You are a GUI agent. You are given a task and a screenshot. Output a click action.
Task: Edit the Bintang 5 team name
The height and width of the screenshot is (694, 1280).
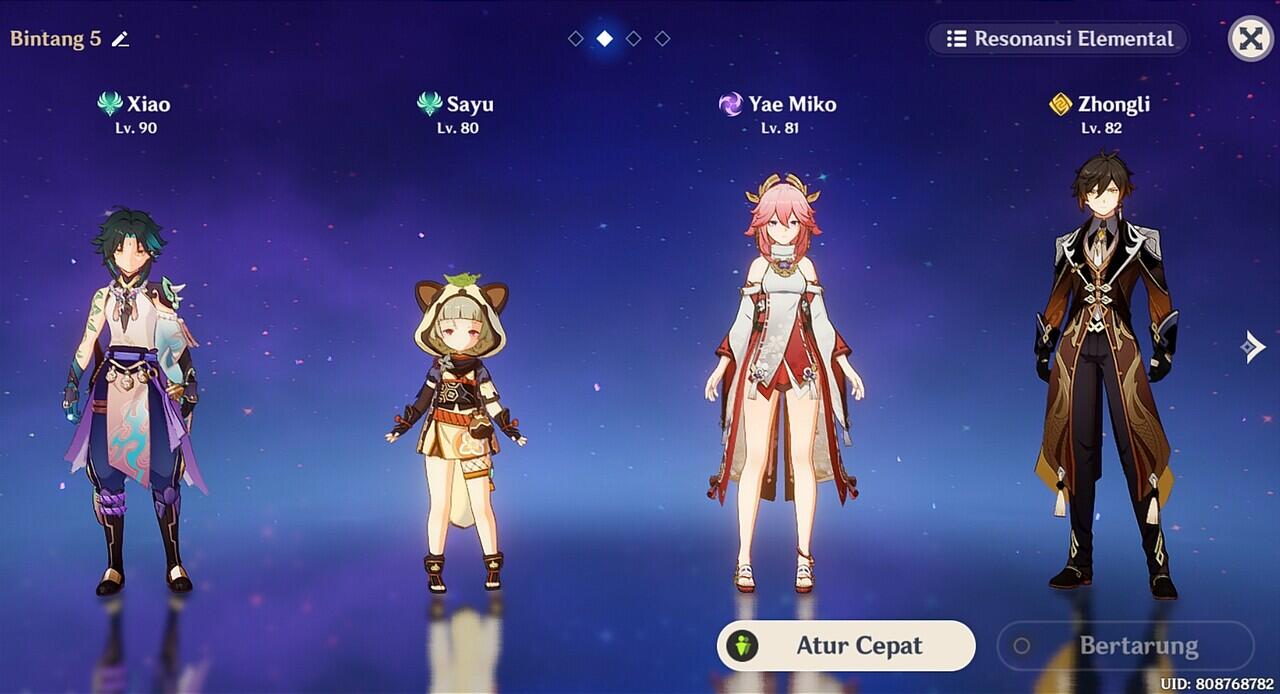[121, 40]
